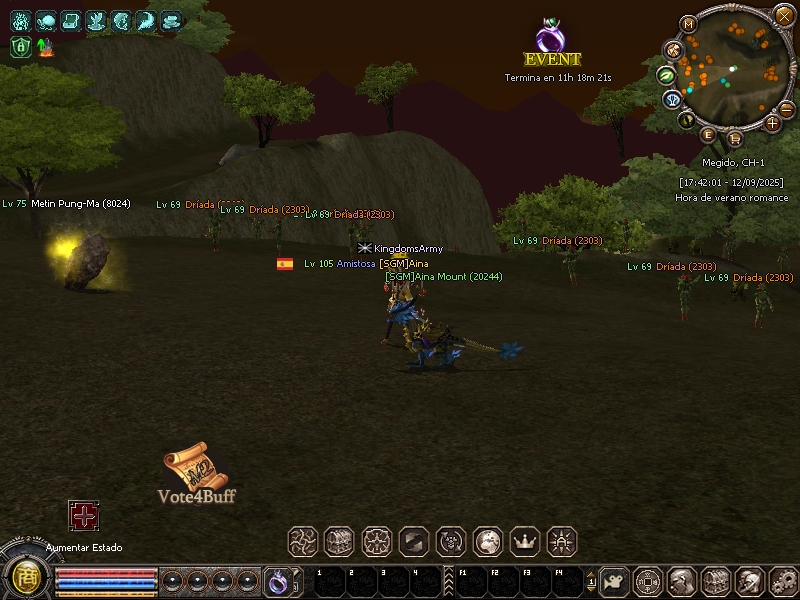Select the green arrow campfire buff icon
This screenshot has width=800, height=600.
pos(45,46)
